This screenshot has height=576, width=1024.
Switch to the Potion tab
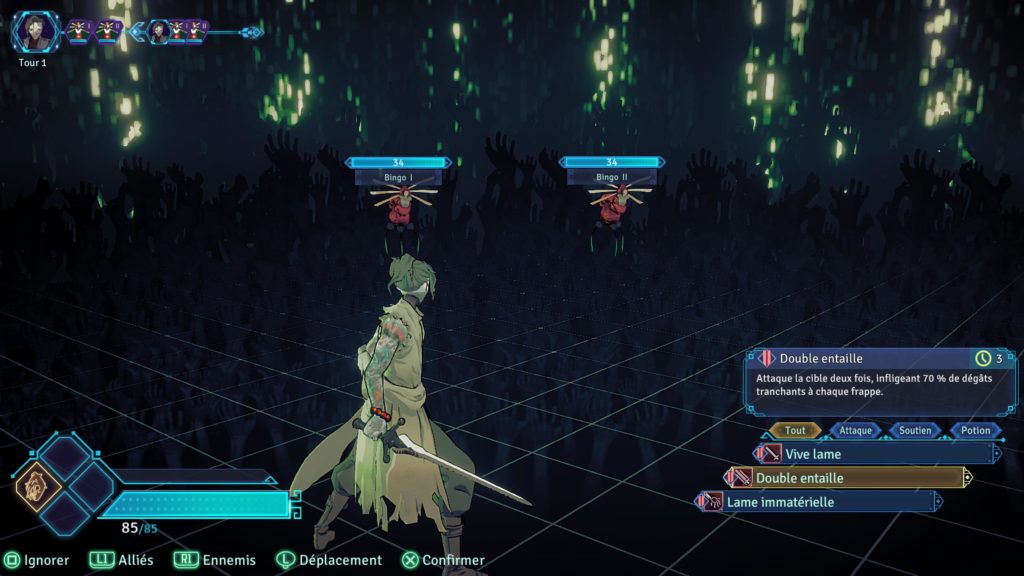[x=975, y=431]
